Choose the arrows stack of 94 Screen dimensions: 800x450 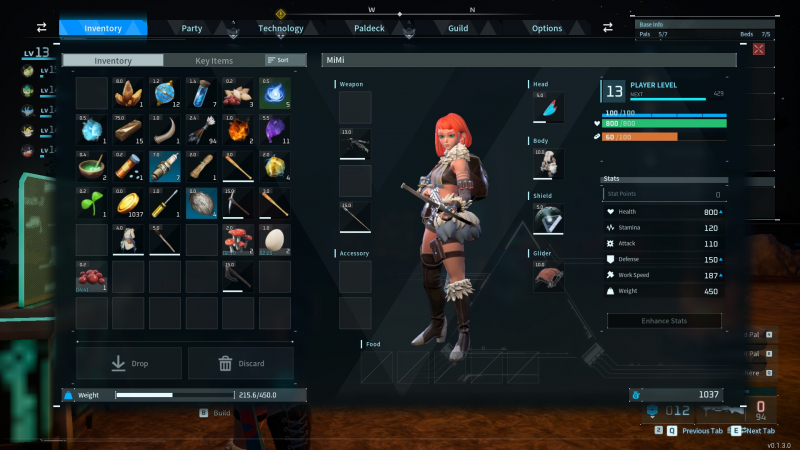(x=201, y=130)
